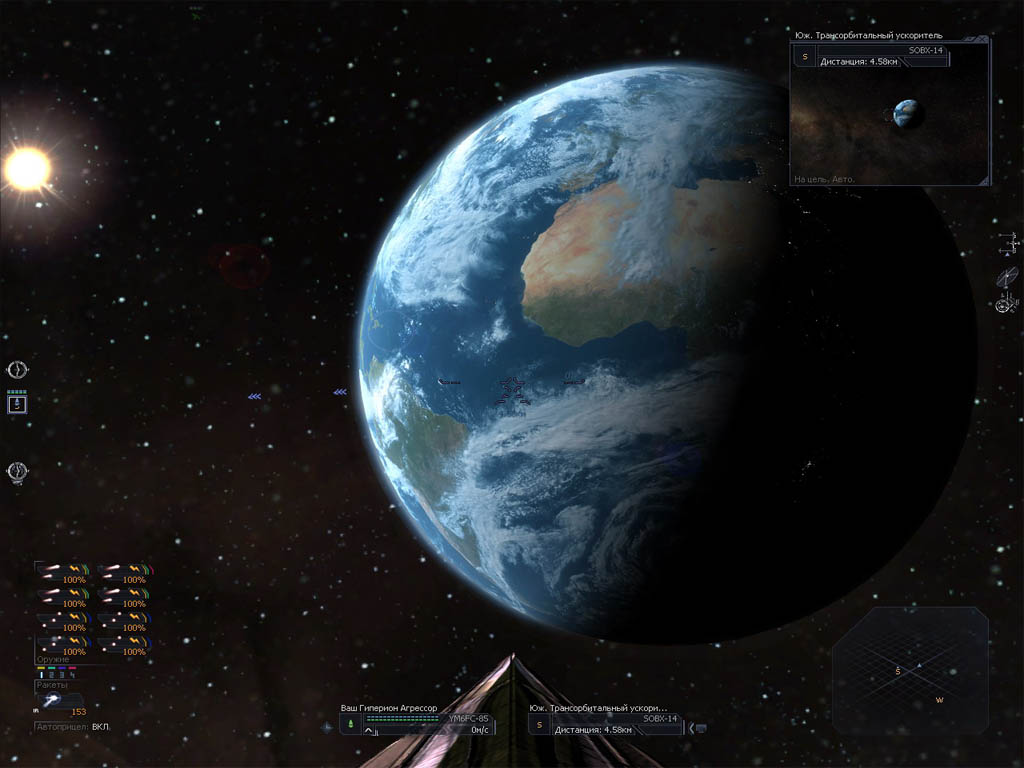Viewport: 1024px width, 768px height.
Task: Click the green ship icon in player bar
Action: click(350, 723)
